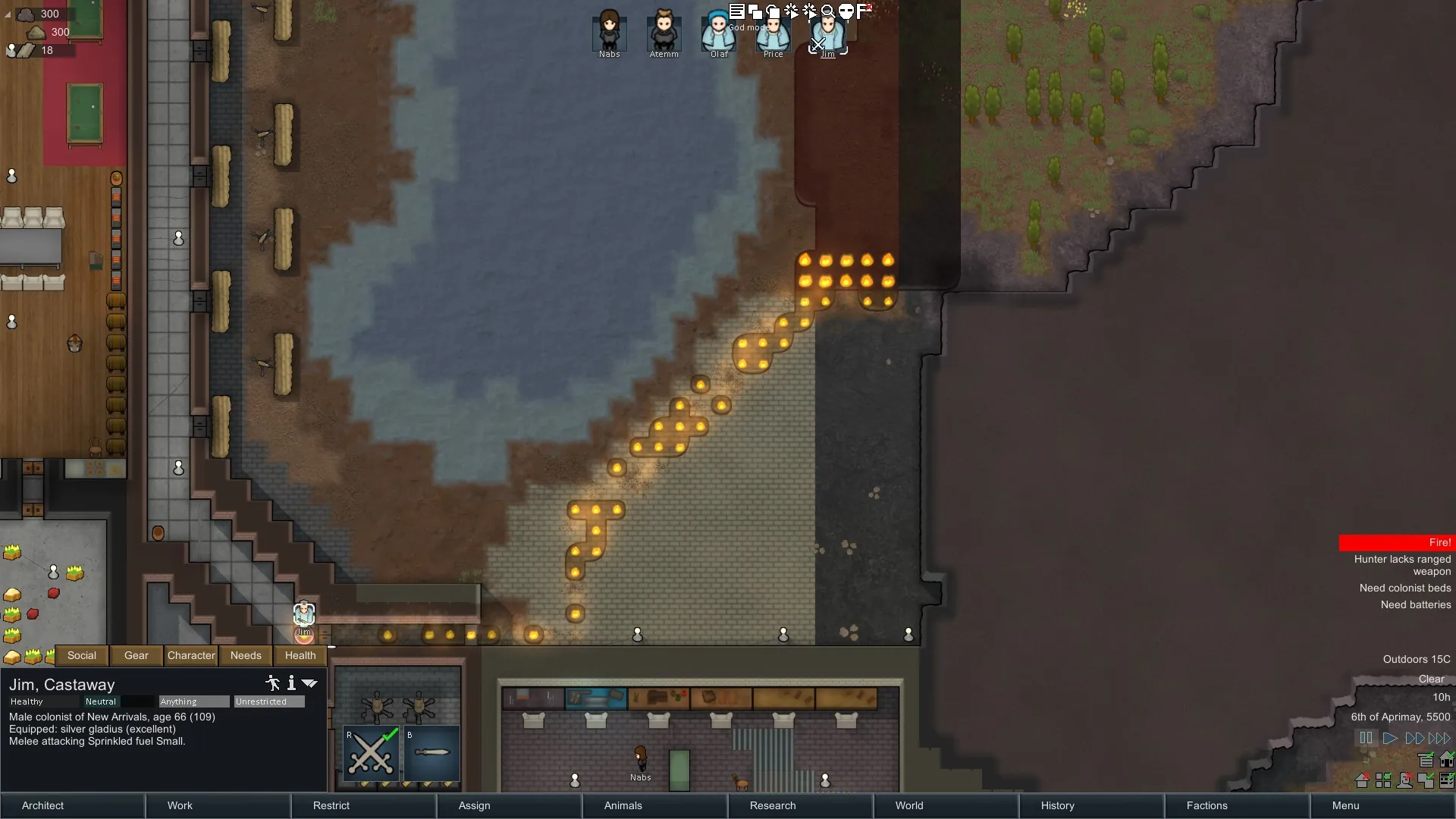Toggle the draft crossed-swords command
Image resolution: width=1456 pixels, height=819 pixels.
(372, 753)
